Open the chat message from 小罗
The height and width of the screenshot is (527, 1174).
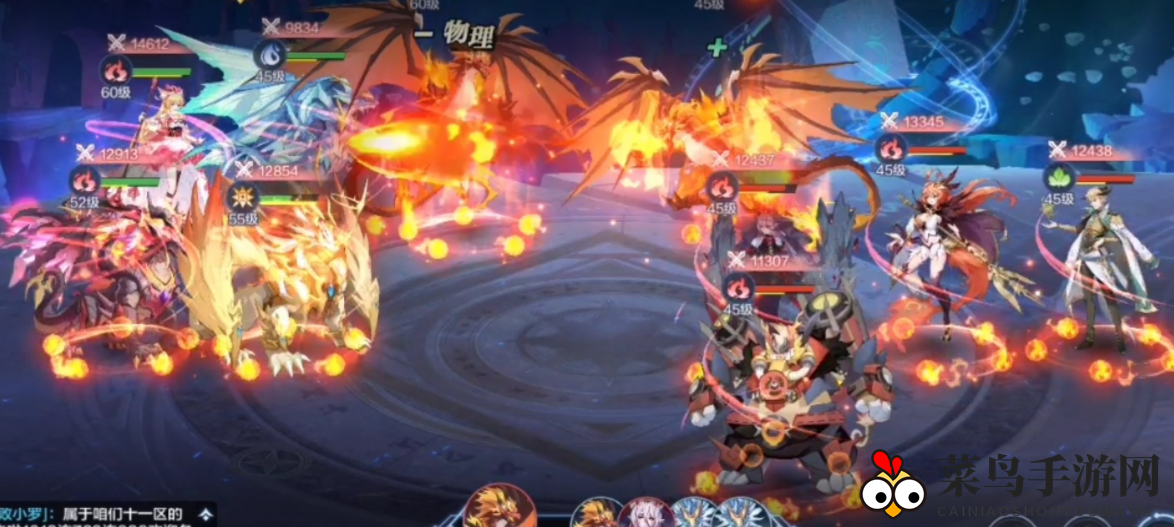100,514
